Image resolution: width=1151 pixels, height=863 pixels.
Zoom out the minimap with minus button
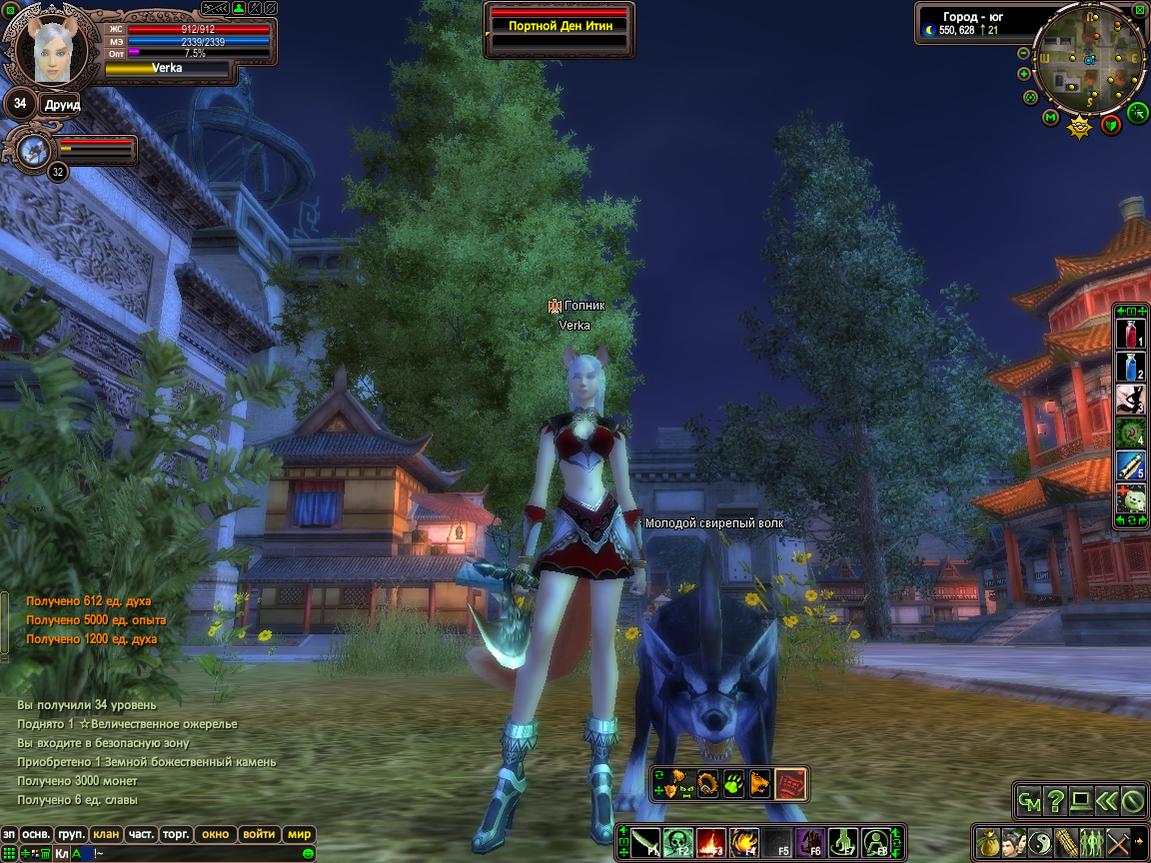coord(1024,53)
